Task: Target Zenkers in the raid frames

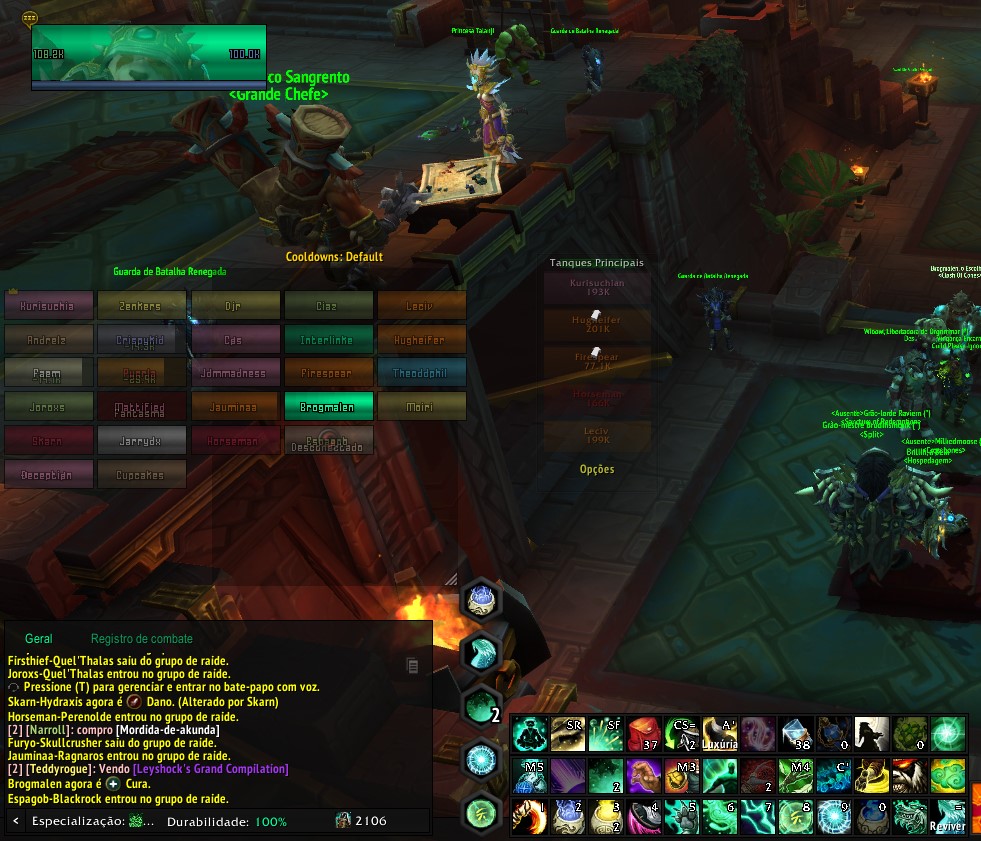Action: (142, 305)
